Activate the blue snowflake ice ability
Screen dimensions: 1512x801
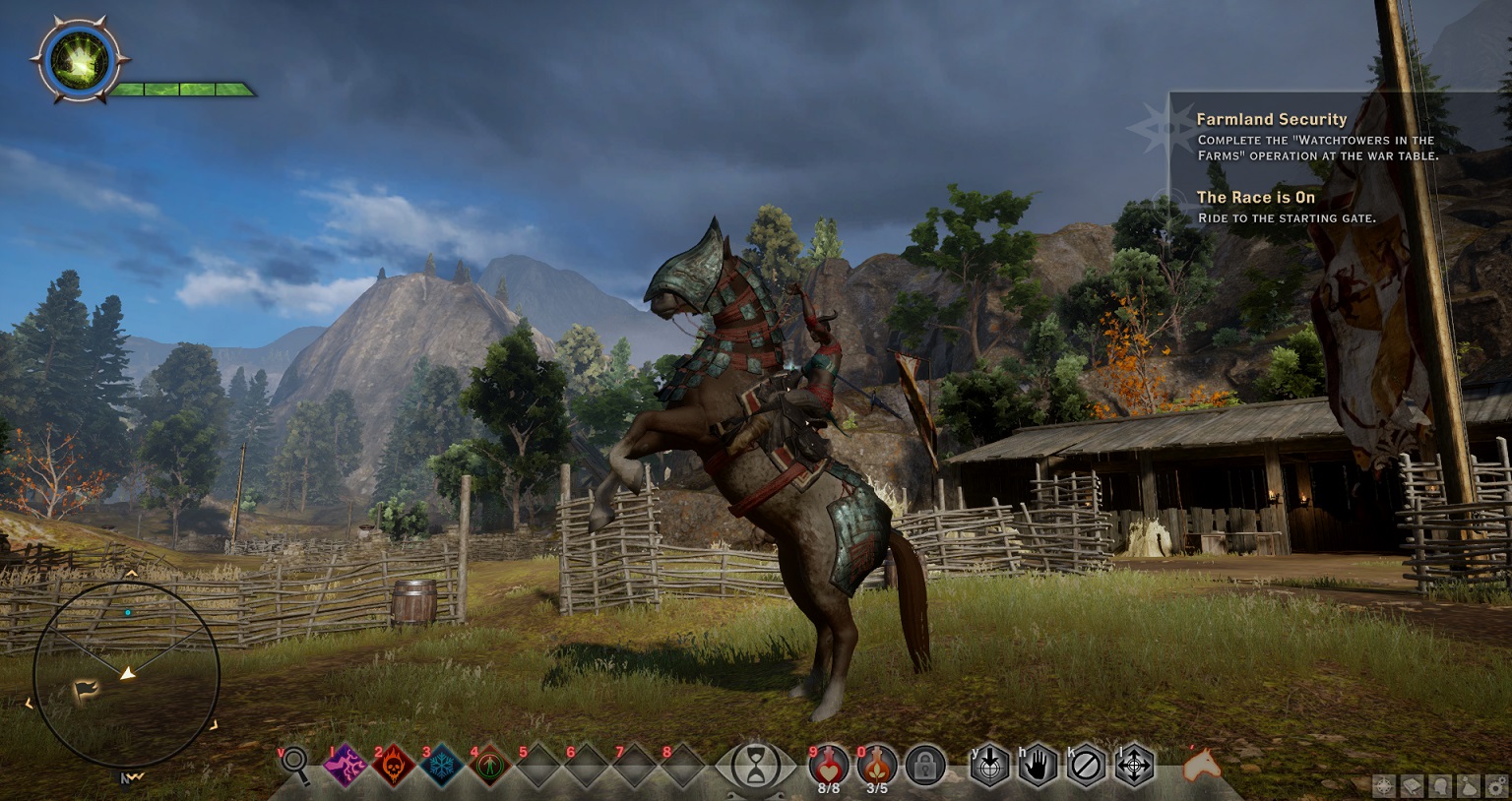tap(441, 765)
